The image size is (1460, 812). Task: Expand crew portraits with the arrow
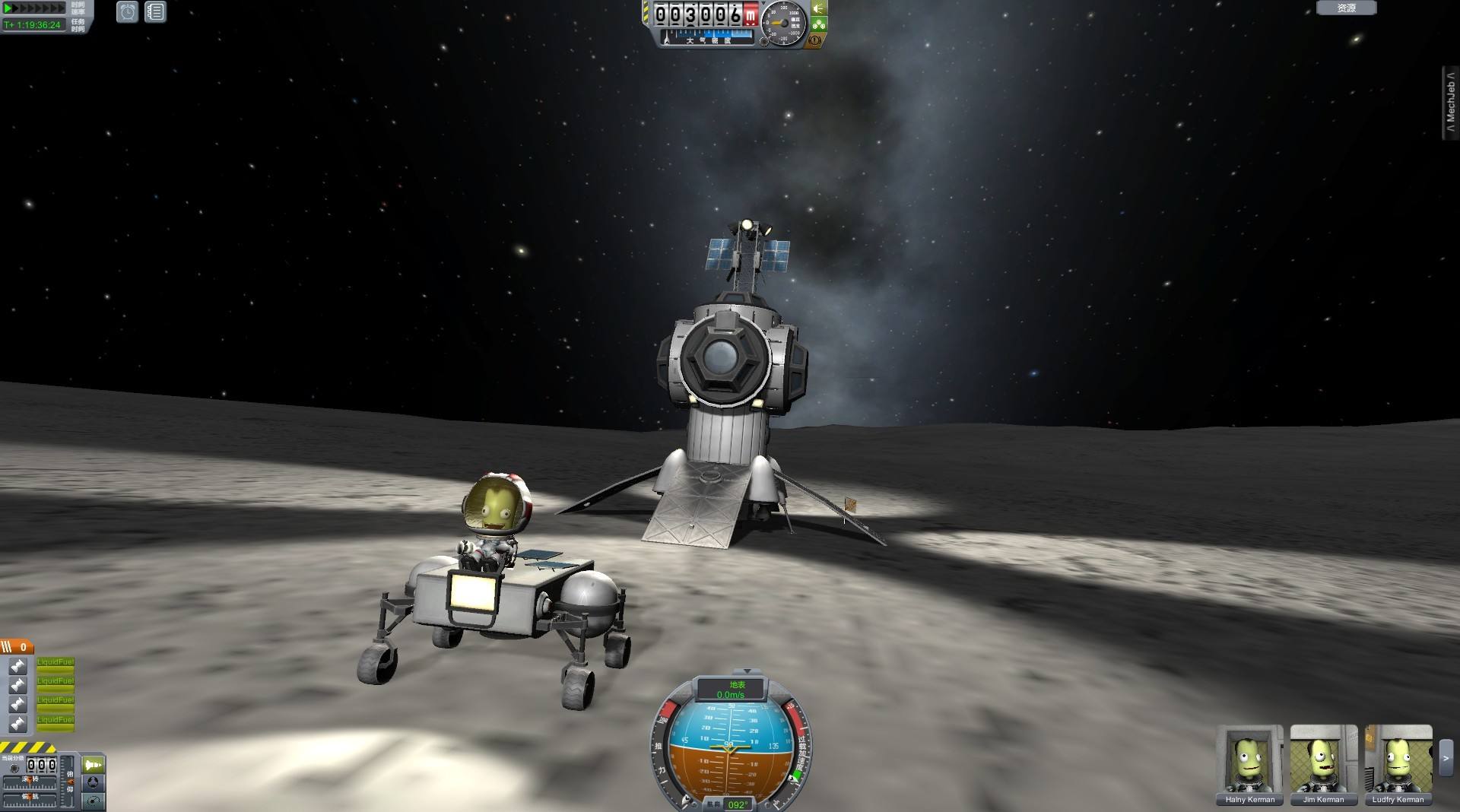tap(1446, 757)
